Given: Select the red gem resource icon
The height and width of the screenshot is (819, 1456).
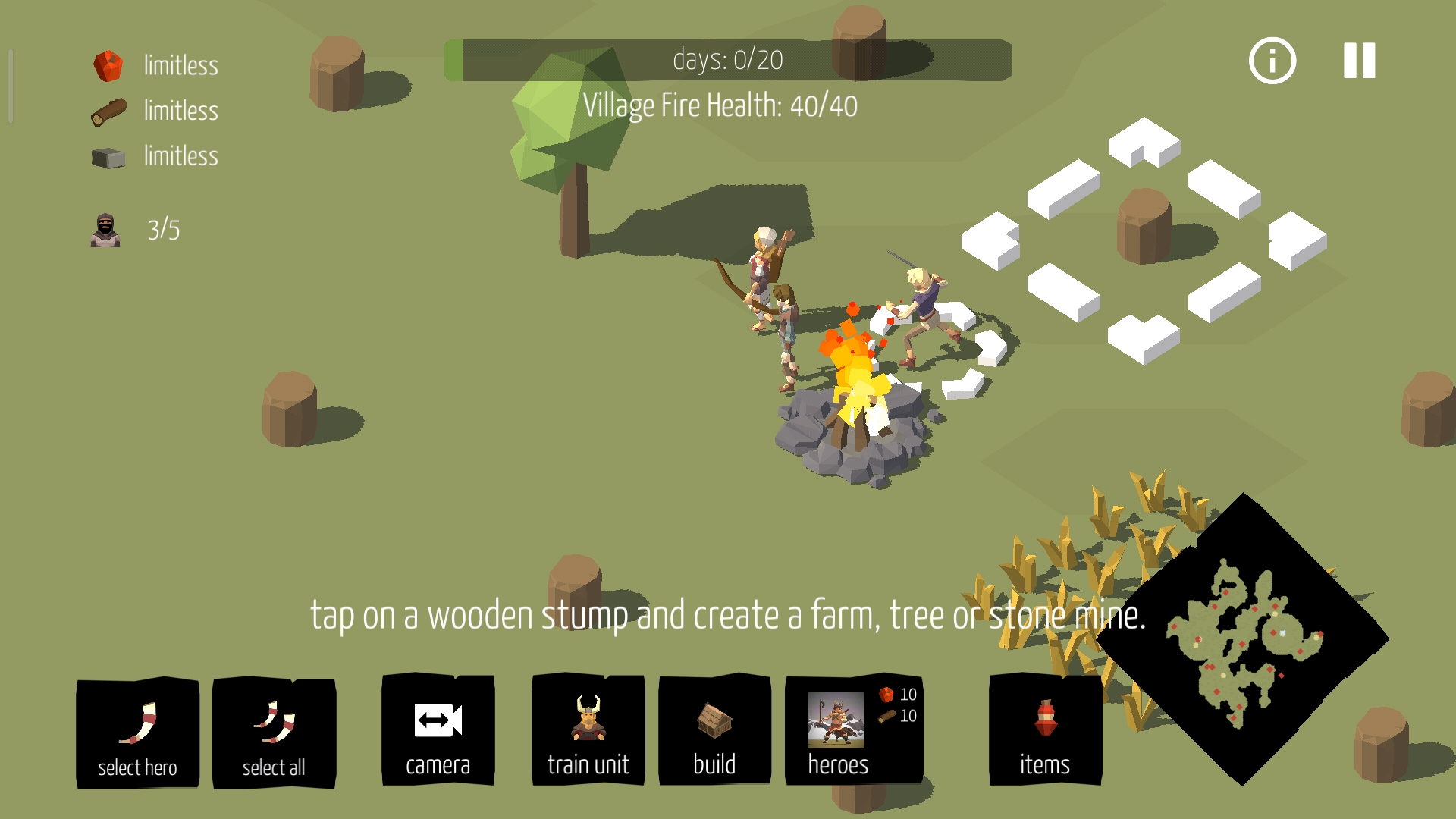Looking at the screenshot, I should [x=108, y=65].
